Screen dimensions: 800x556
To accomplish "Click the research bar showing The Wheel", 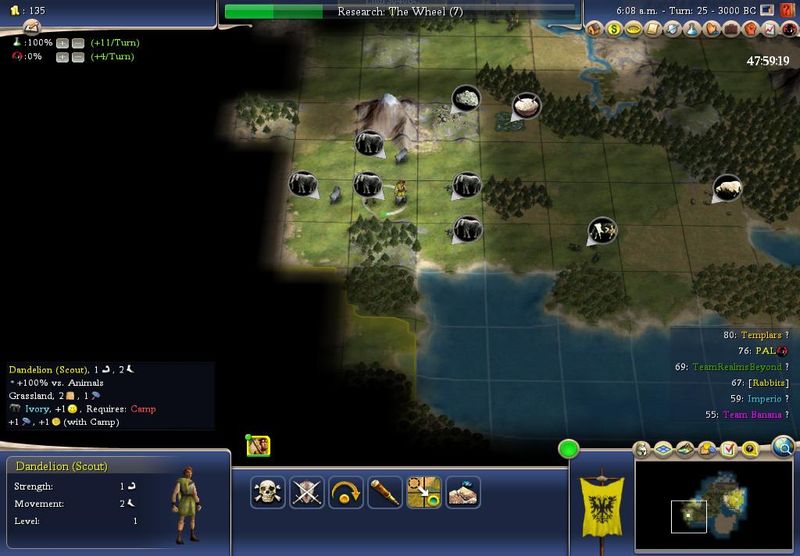I will (400, 11).
